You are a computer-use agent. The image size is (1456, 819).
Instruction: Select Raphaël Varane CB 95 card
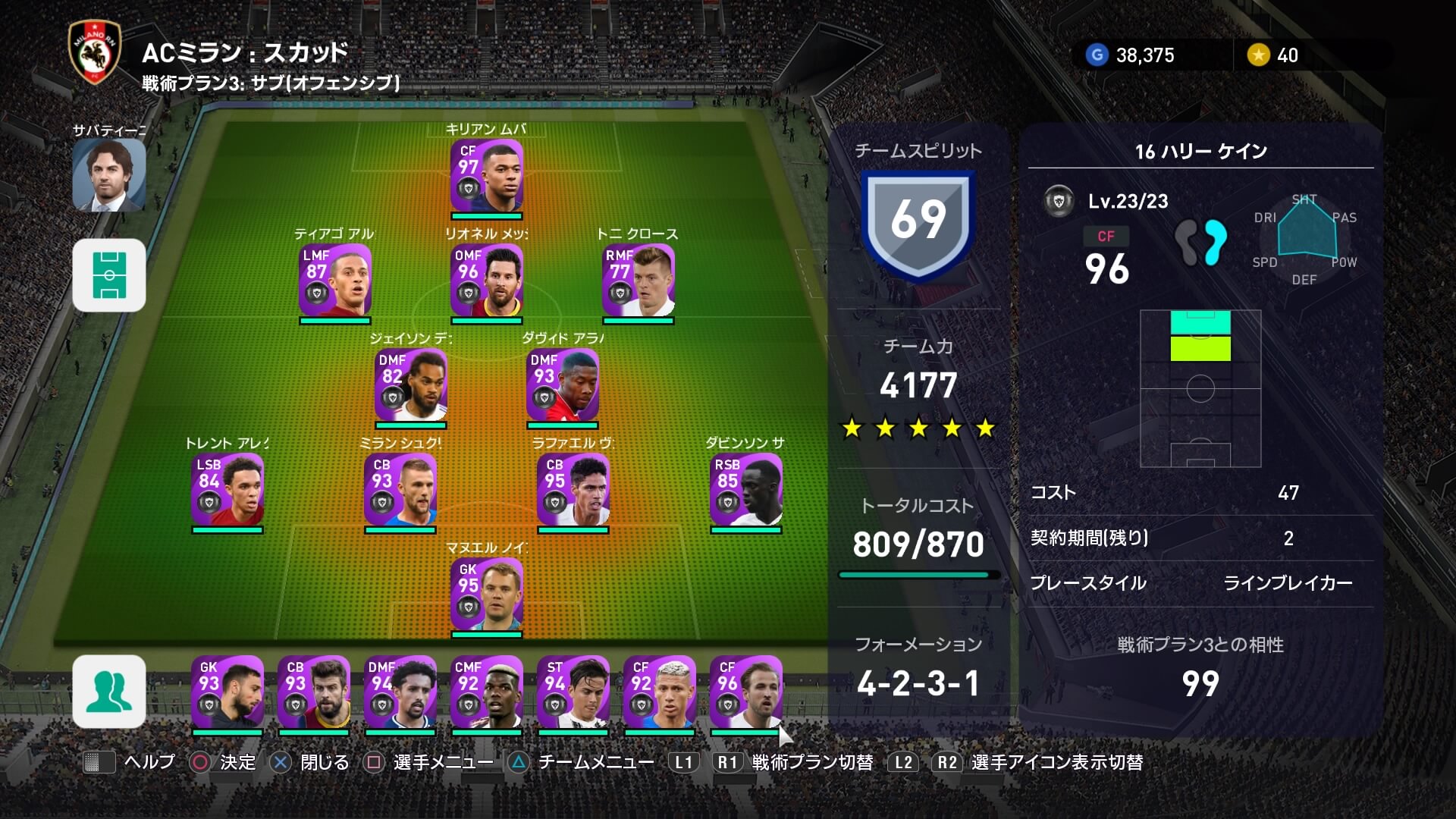coord(573,489)
